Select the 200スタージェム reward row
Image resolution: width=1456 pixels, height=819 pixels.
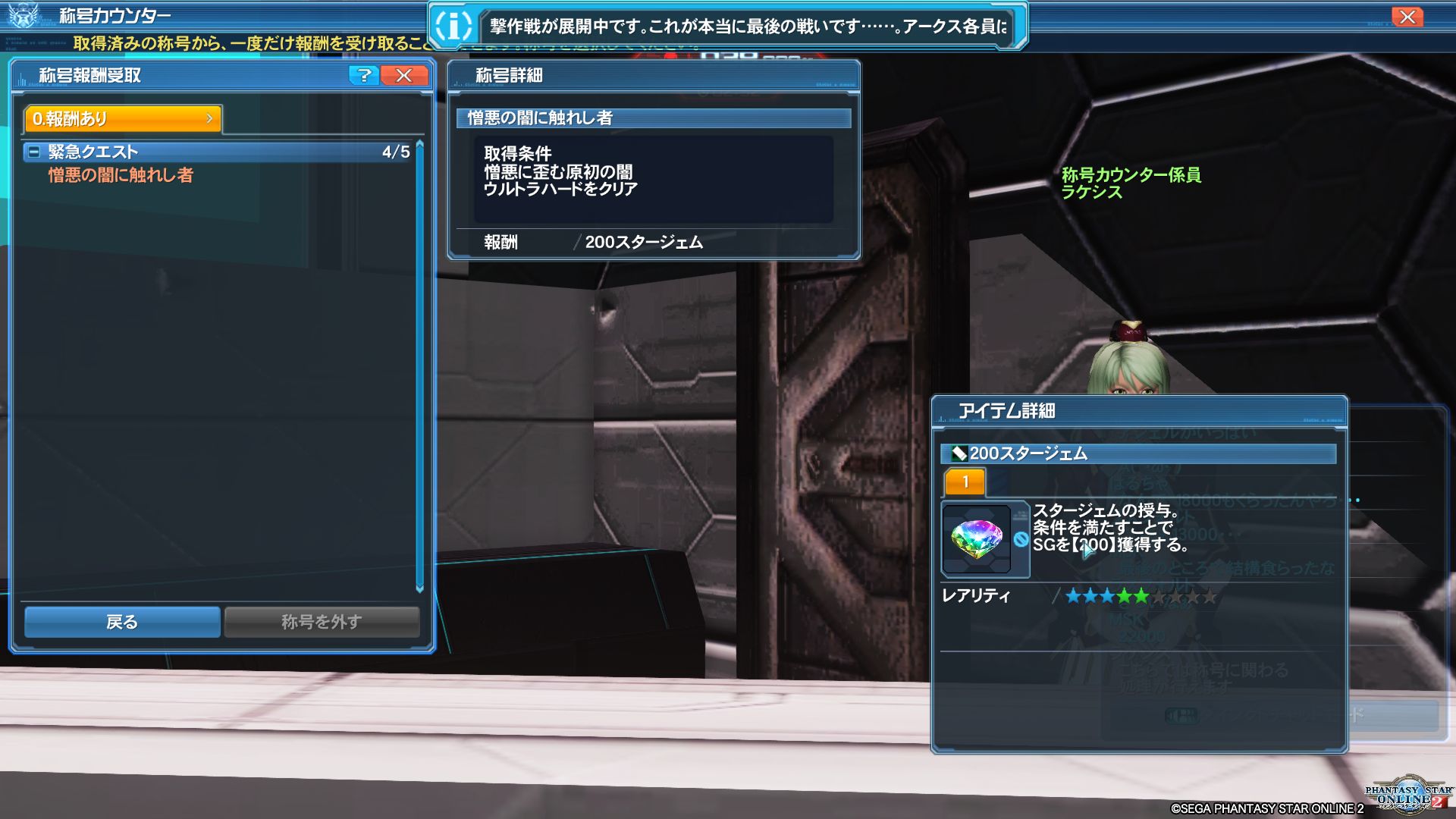click(x=643, y=243)
